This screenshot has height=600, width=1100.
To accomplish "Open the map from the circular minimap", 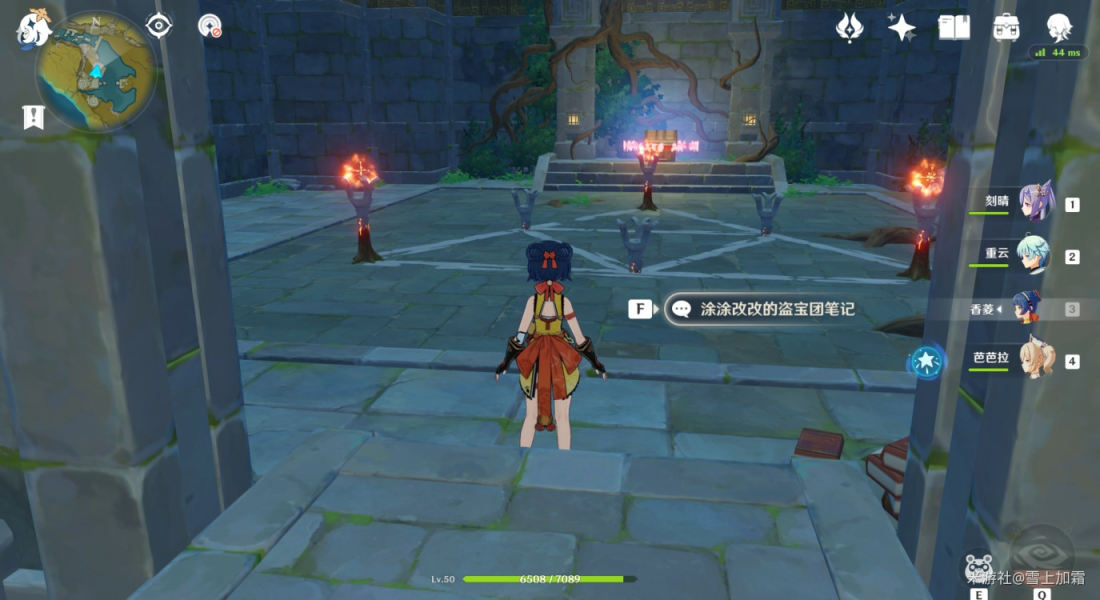I will [x=95, y=72].
